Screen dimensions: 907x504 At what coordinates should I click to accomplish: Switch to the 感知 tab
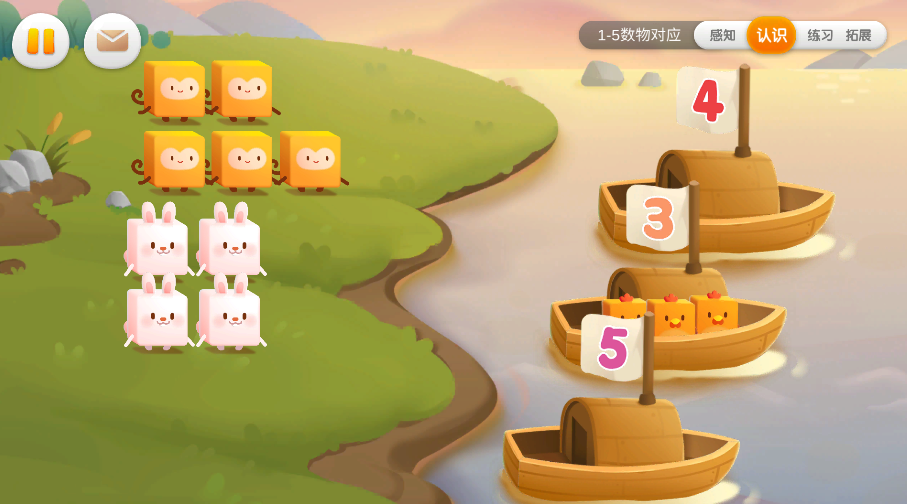coord(722,35)
